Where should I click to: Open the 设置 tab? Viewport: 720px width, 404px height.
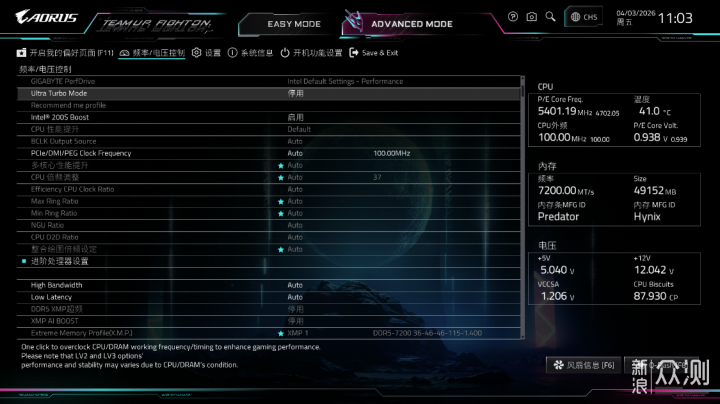(x=206, y=52)
